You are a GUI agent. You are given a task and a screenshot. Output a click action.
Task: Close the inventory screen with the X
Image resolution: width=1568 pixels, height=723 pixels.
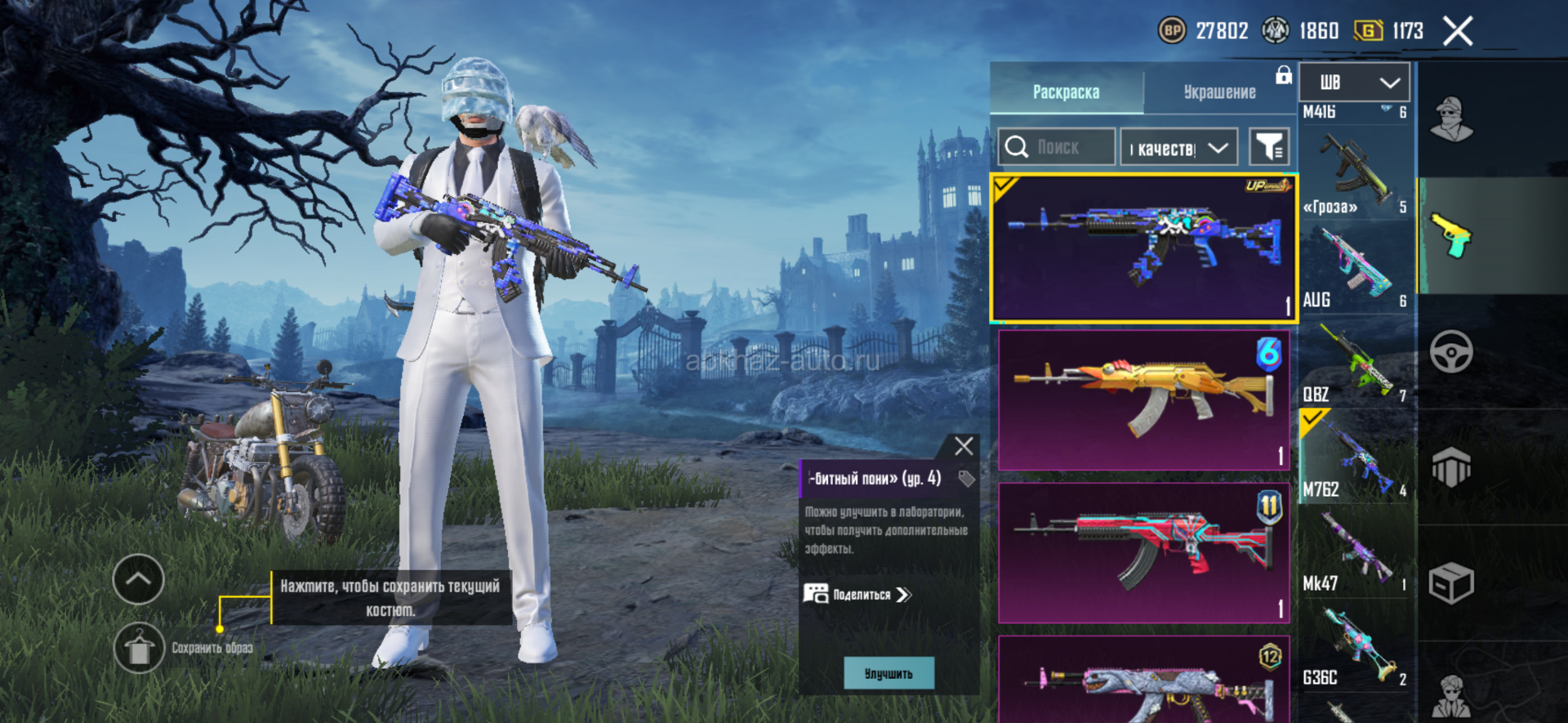pyautogui.click(x=1457, y=32)
